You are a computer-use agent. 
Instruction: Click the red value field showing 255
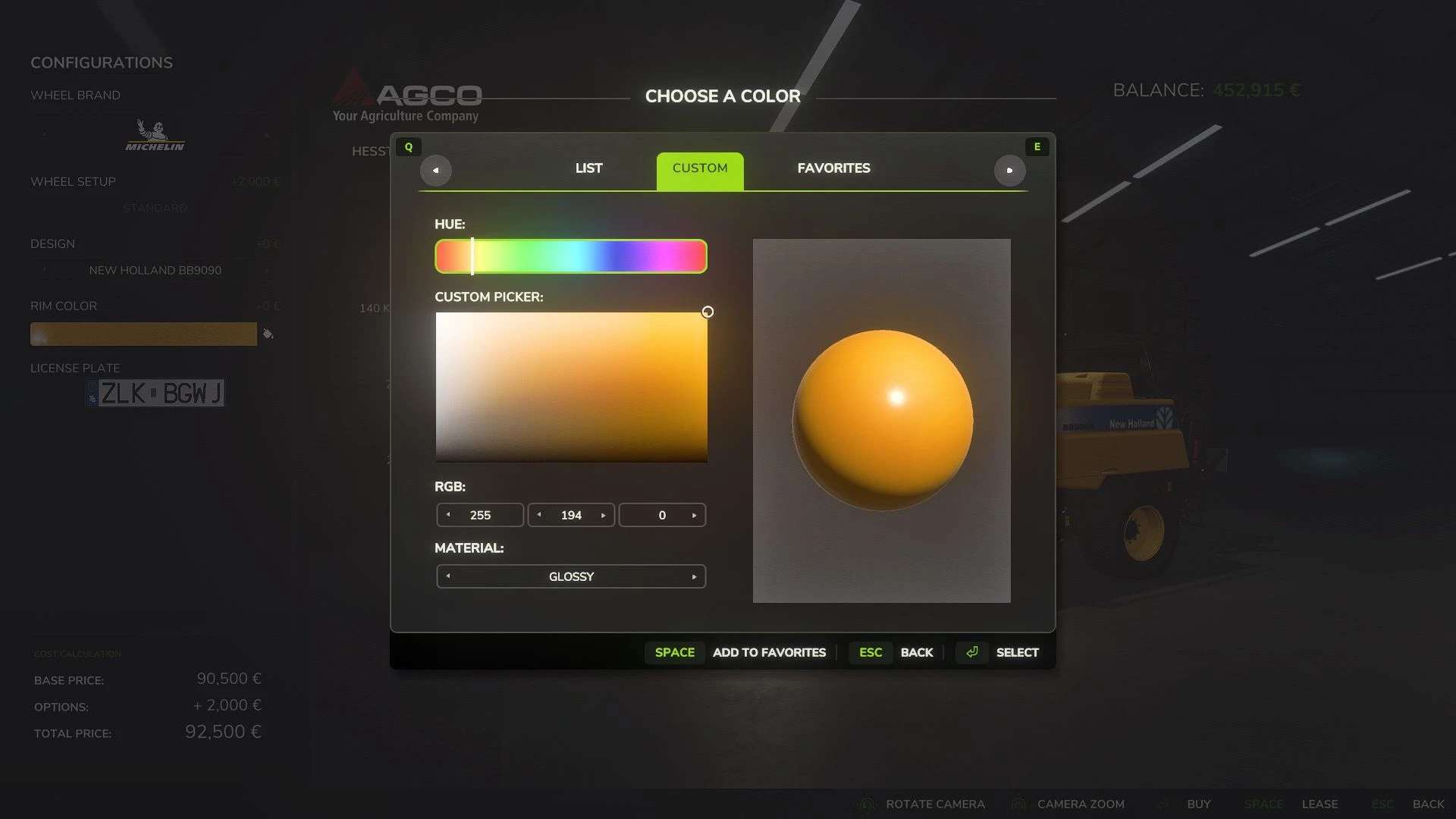(480, 516)
